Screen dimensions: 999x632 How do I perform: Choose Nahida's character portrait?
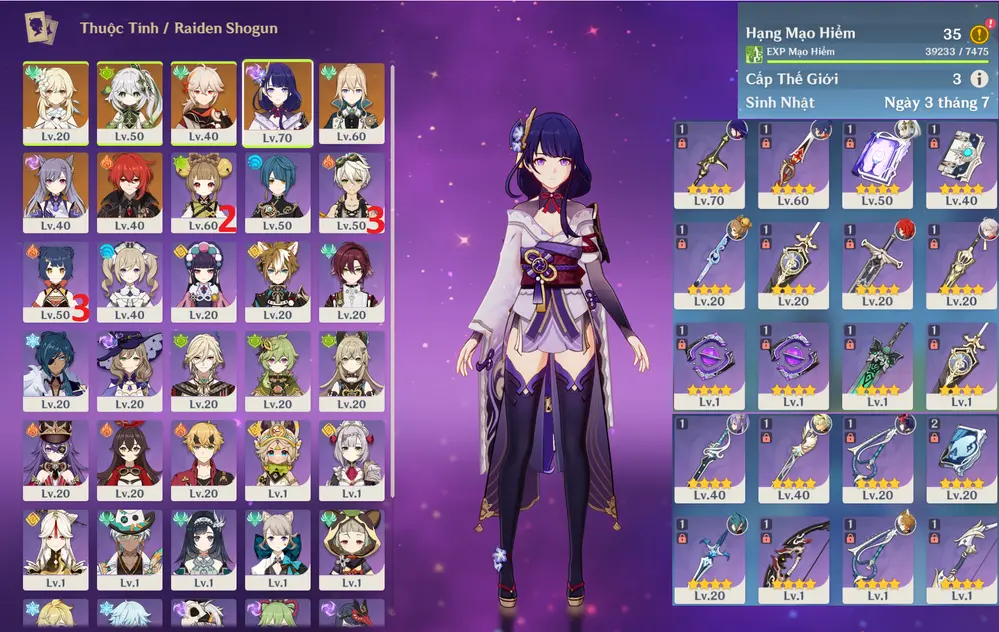click(130, 102)
